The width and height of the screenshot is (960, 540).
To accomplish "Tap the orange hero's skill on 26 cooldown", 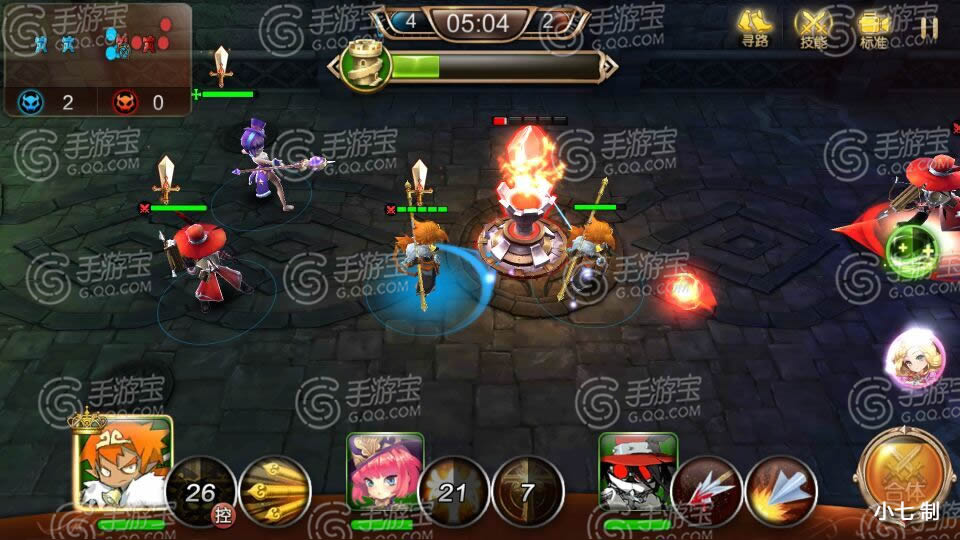I will pos(200,492).
